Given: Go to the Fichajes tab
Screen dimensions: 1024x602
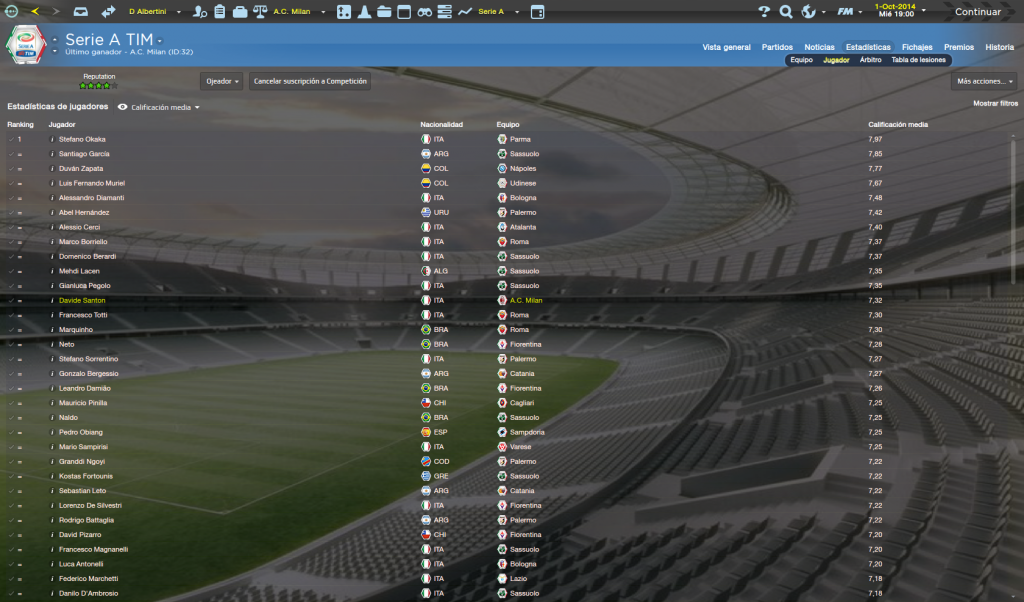Looking at the screenshot, I should click(917, 47).
